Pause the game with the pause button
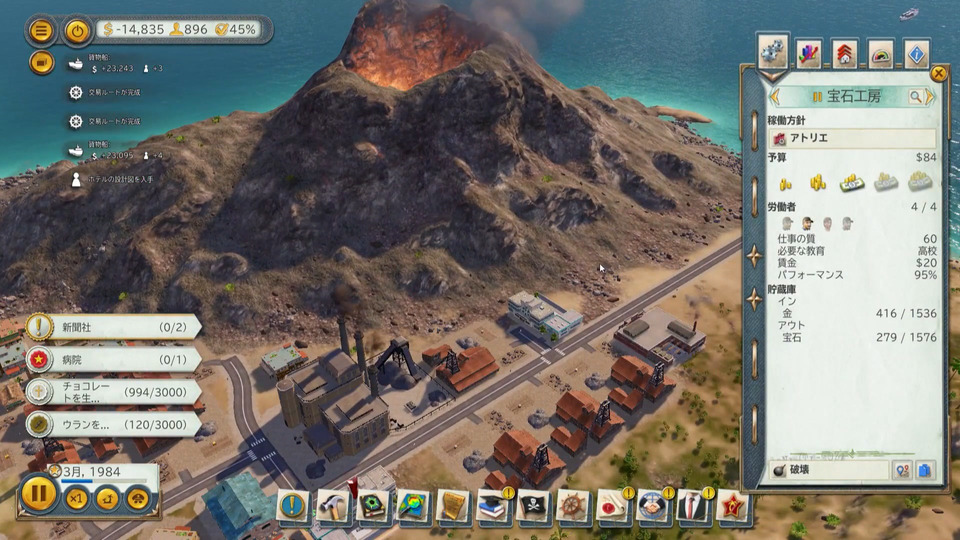 (x=39, y=493)
